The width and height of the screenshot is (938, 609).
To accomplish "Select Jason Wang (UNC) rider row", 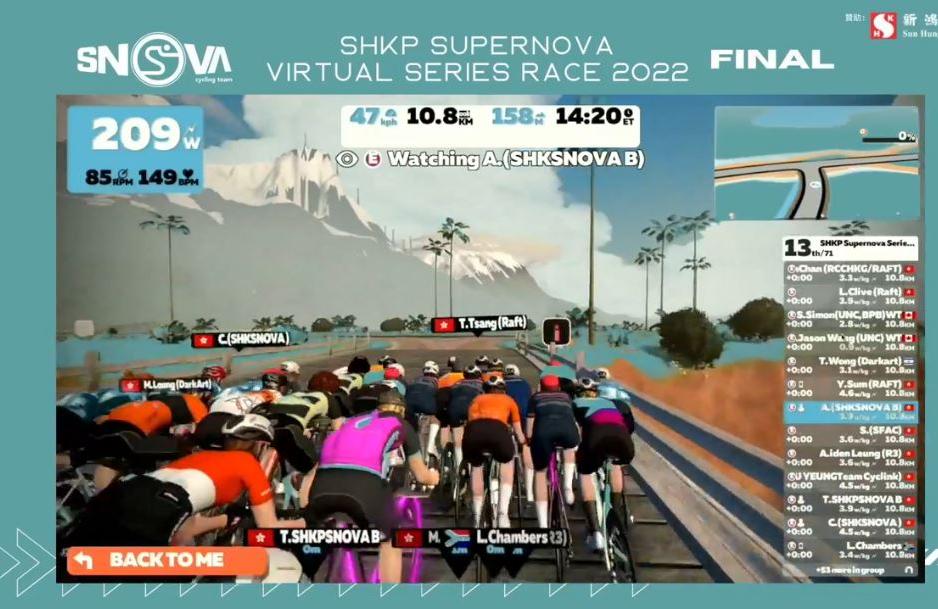I will point(851,342).
